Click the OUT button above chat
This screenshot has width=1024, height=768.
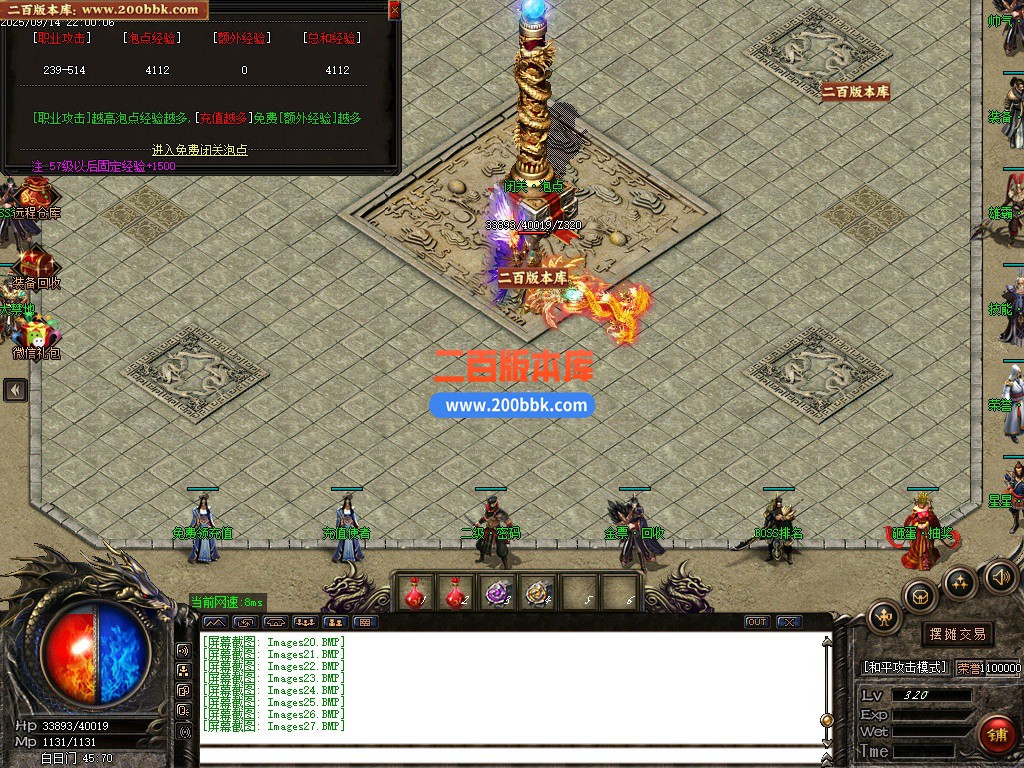pos(757,622)
